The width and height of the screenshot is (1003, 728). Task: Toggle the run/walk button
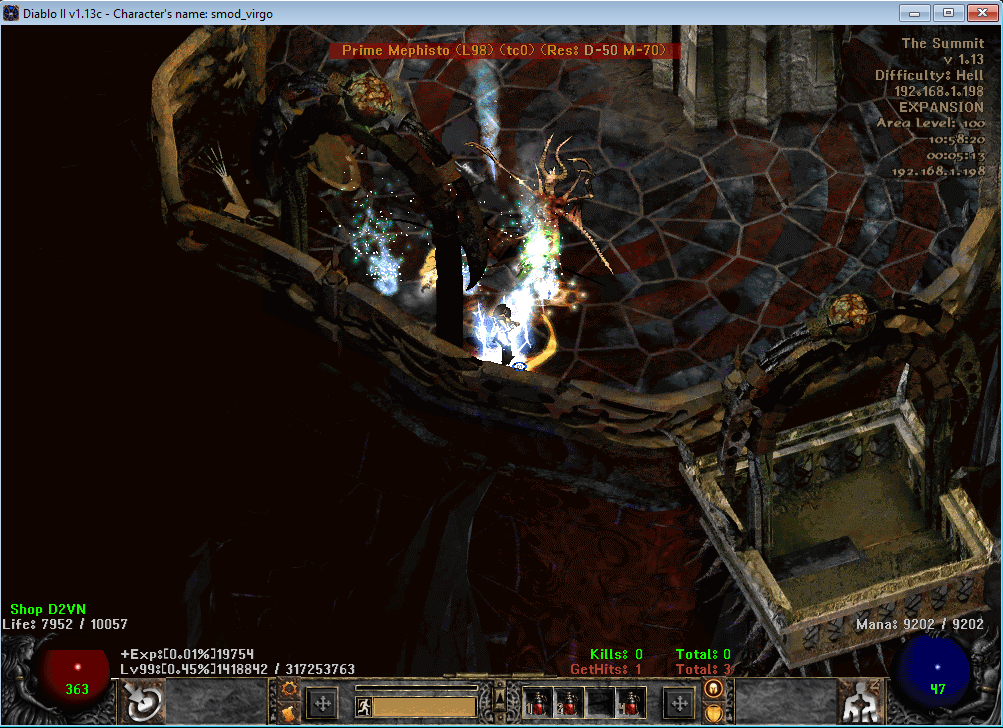pos(365,706)
